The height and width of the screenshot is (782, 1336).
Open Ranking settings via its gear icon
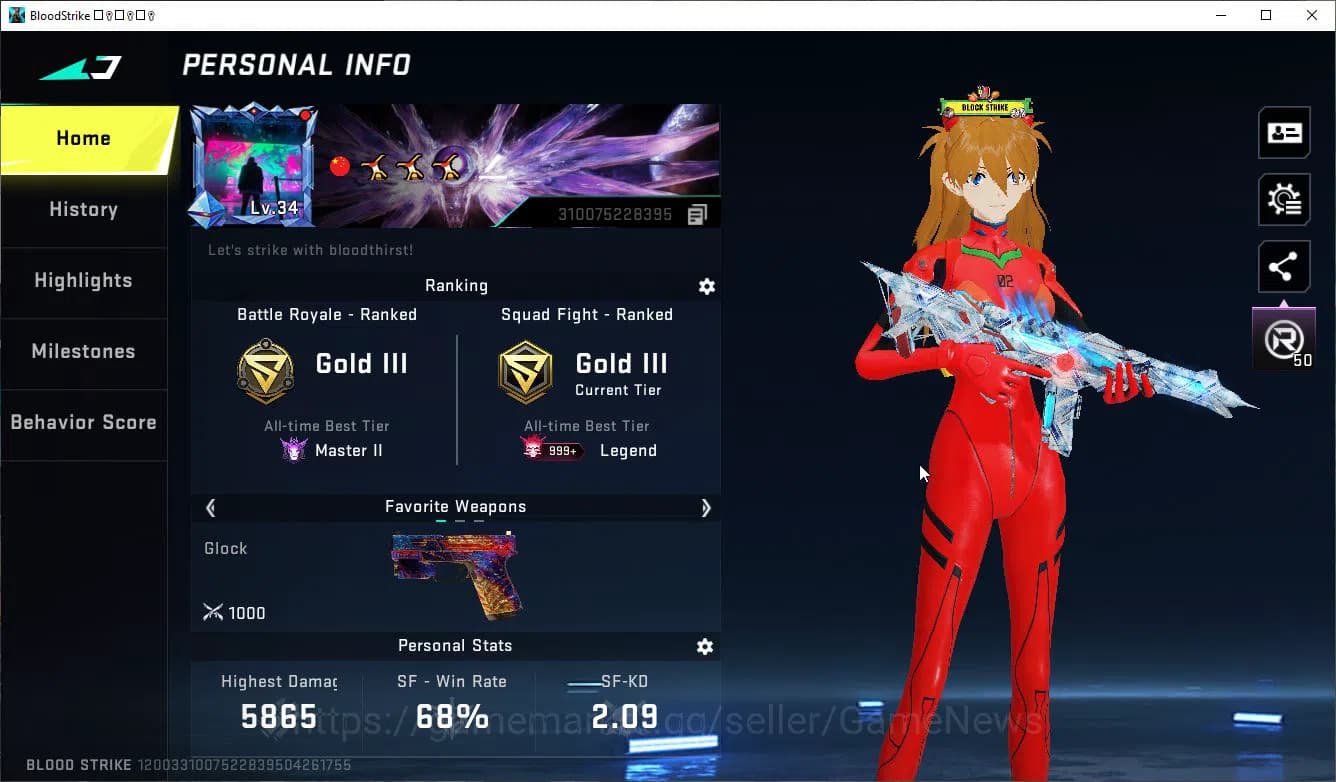click(x=707, y=286)
